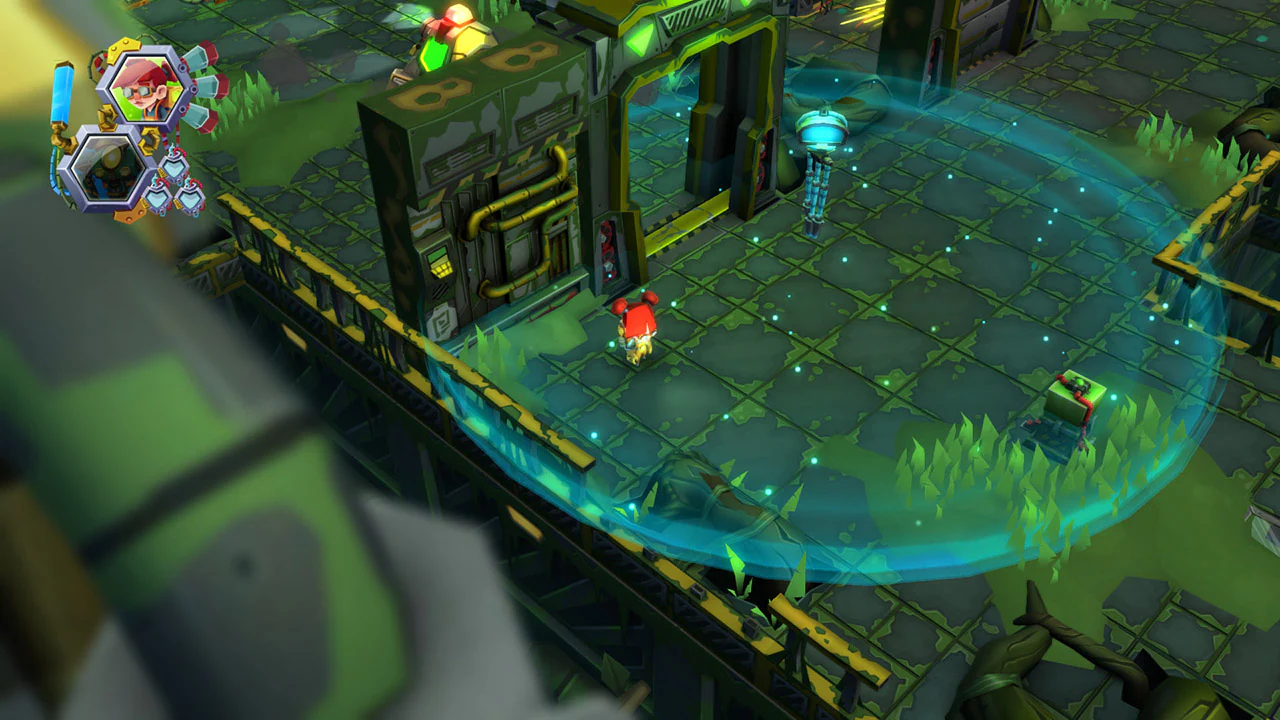
Task: Click the lower-left shield charm icon
Action: [x=158, y=198]
